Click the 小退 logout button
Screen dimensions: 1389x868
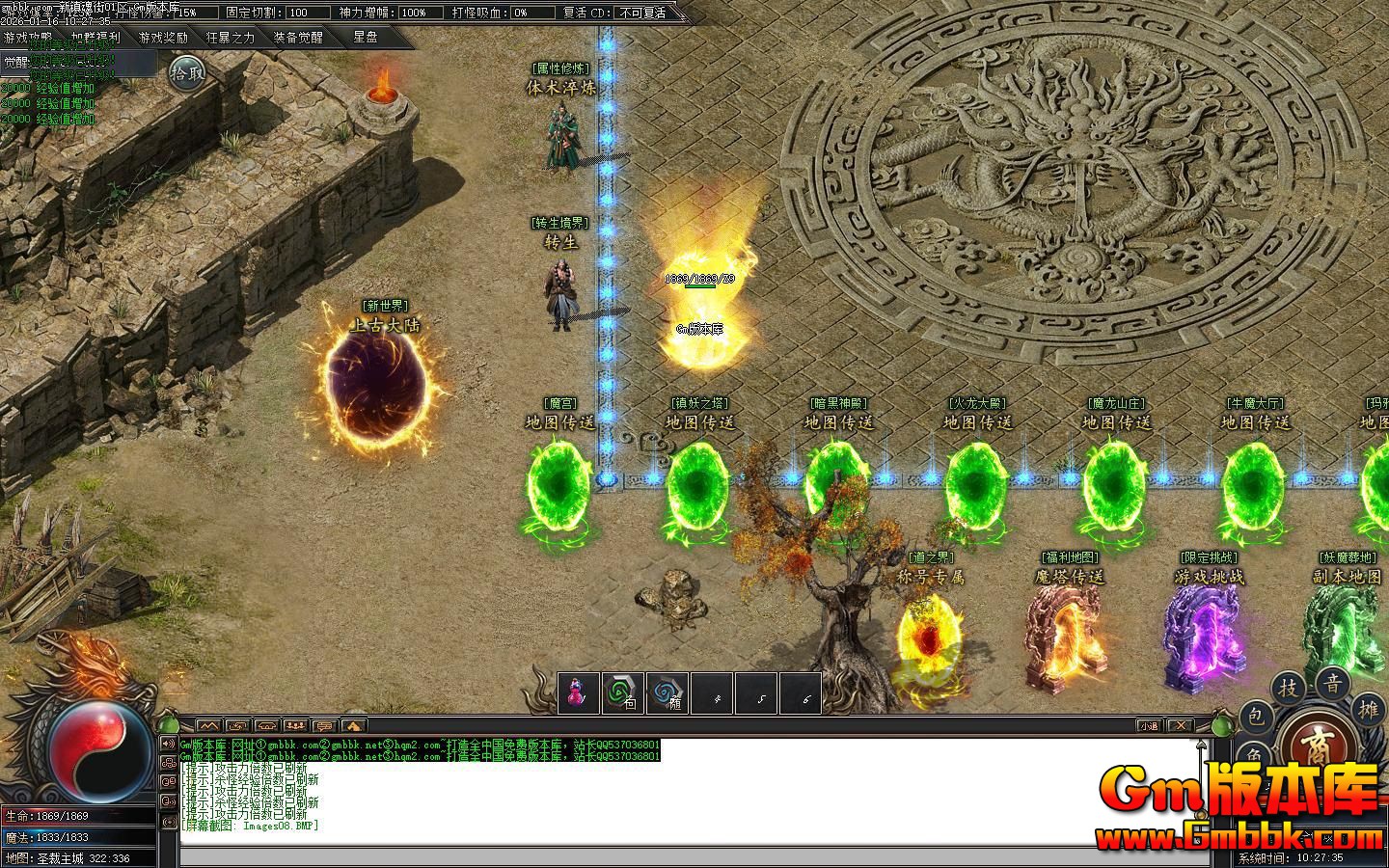coord(1149,725)
